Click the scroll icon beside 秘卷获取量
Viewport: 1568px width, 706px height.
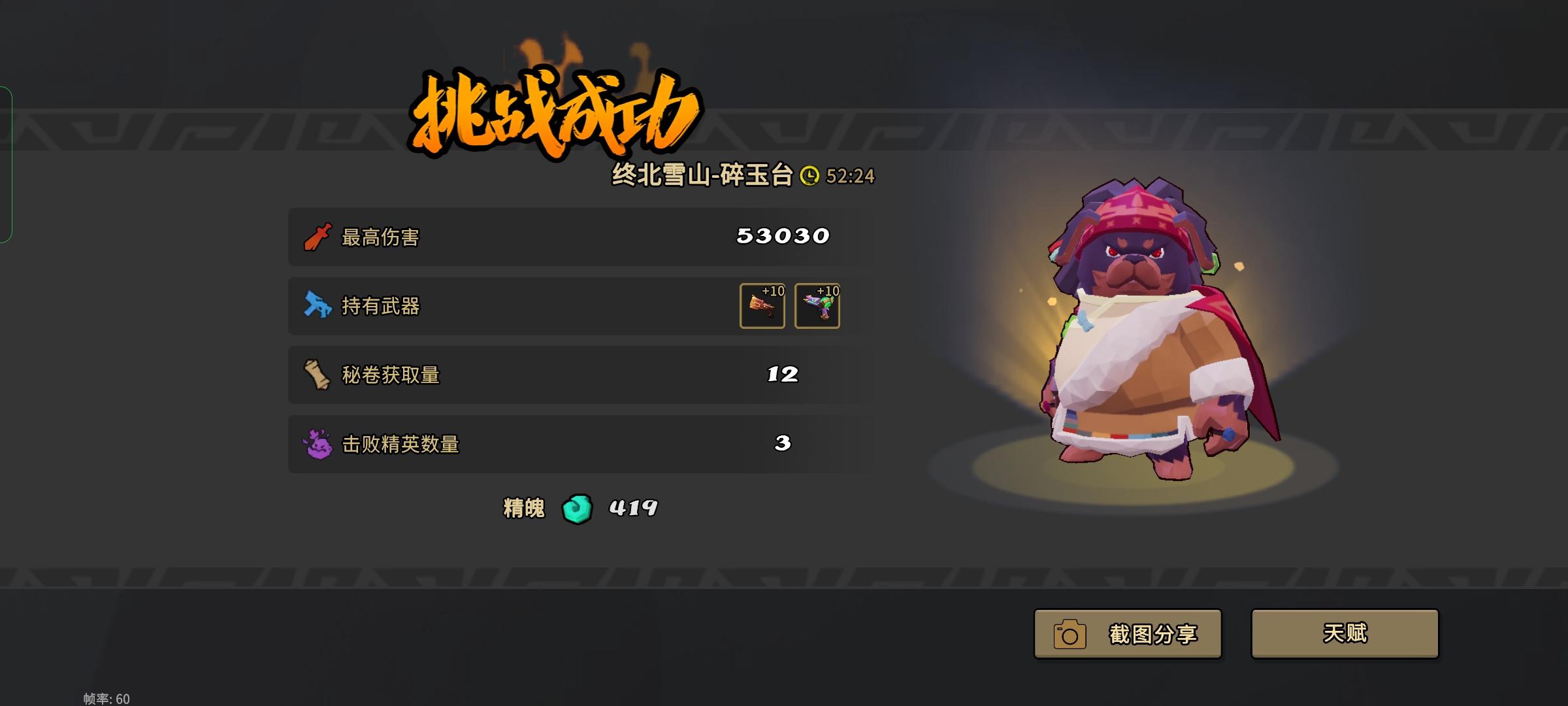pyautogui.click(x=317, y=374)
